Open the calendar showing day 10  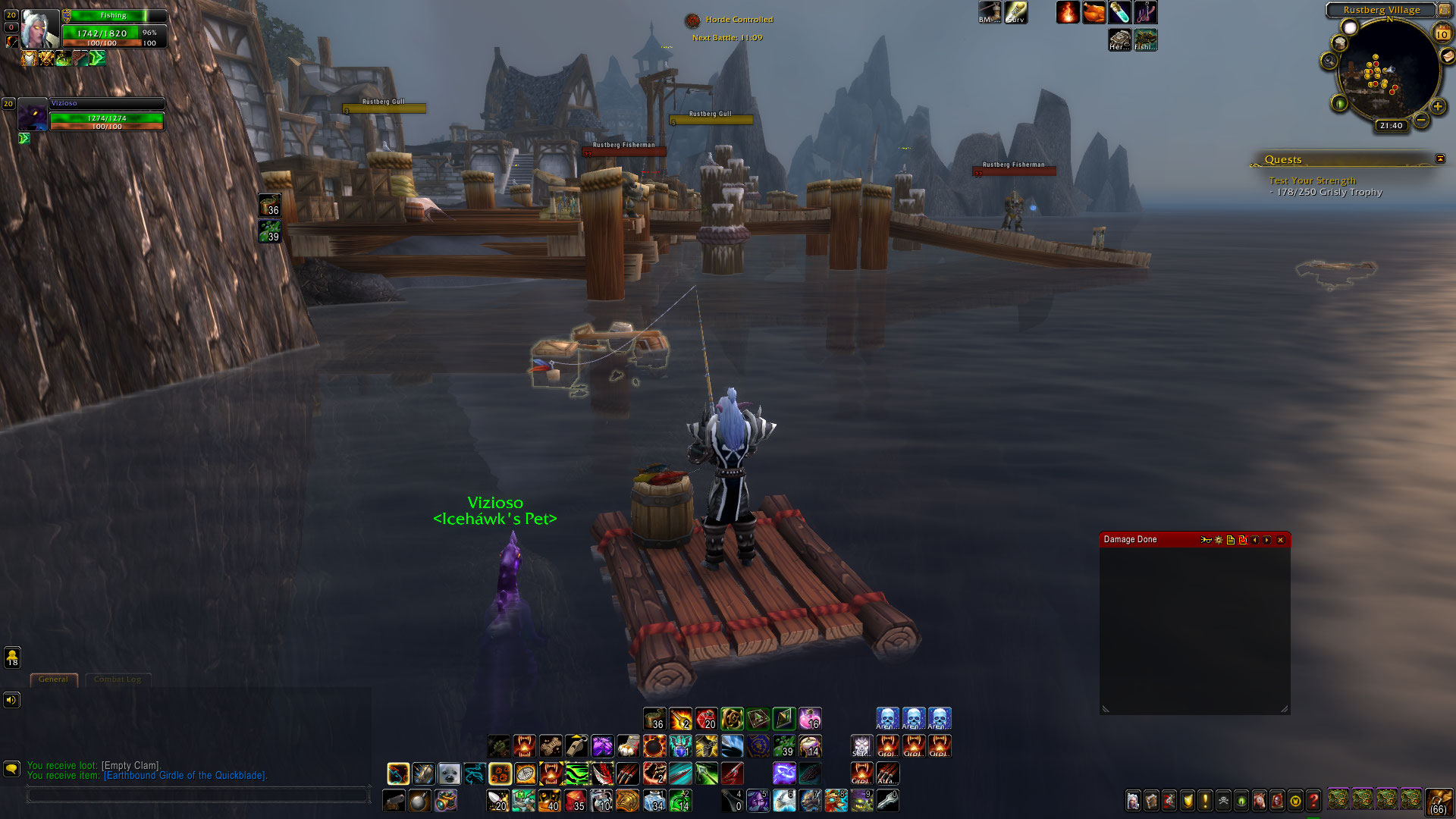1442,34
